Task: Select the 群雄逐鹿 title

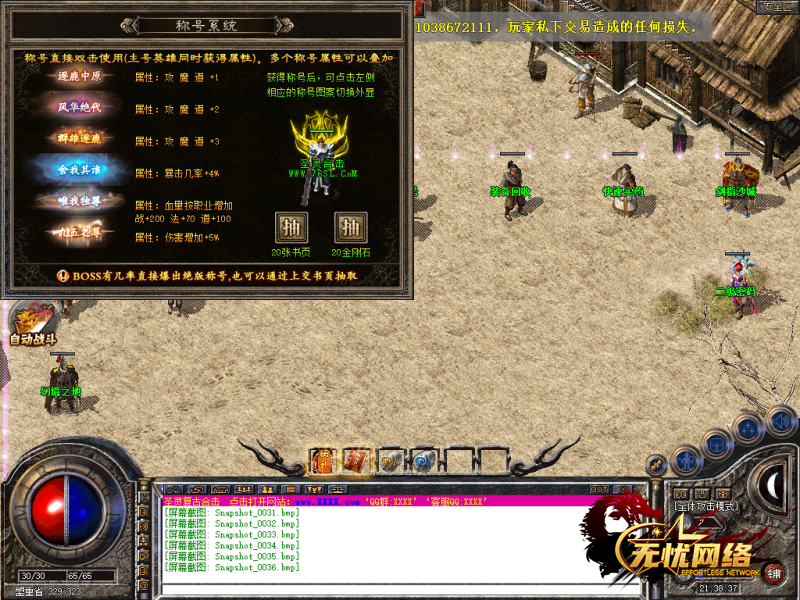Action: click(78, 139)
